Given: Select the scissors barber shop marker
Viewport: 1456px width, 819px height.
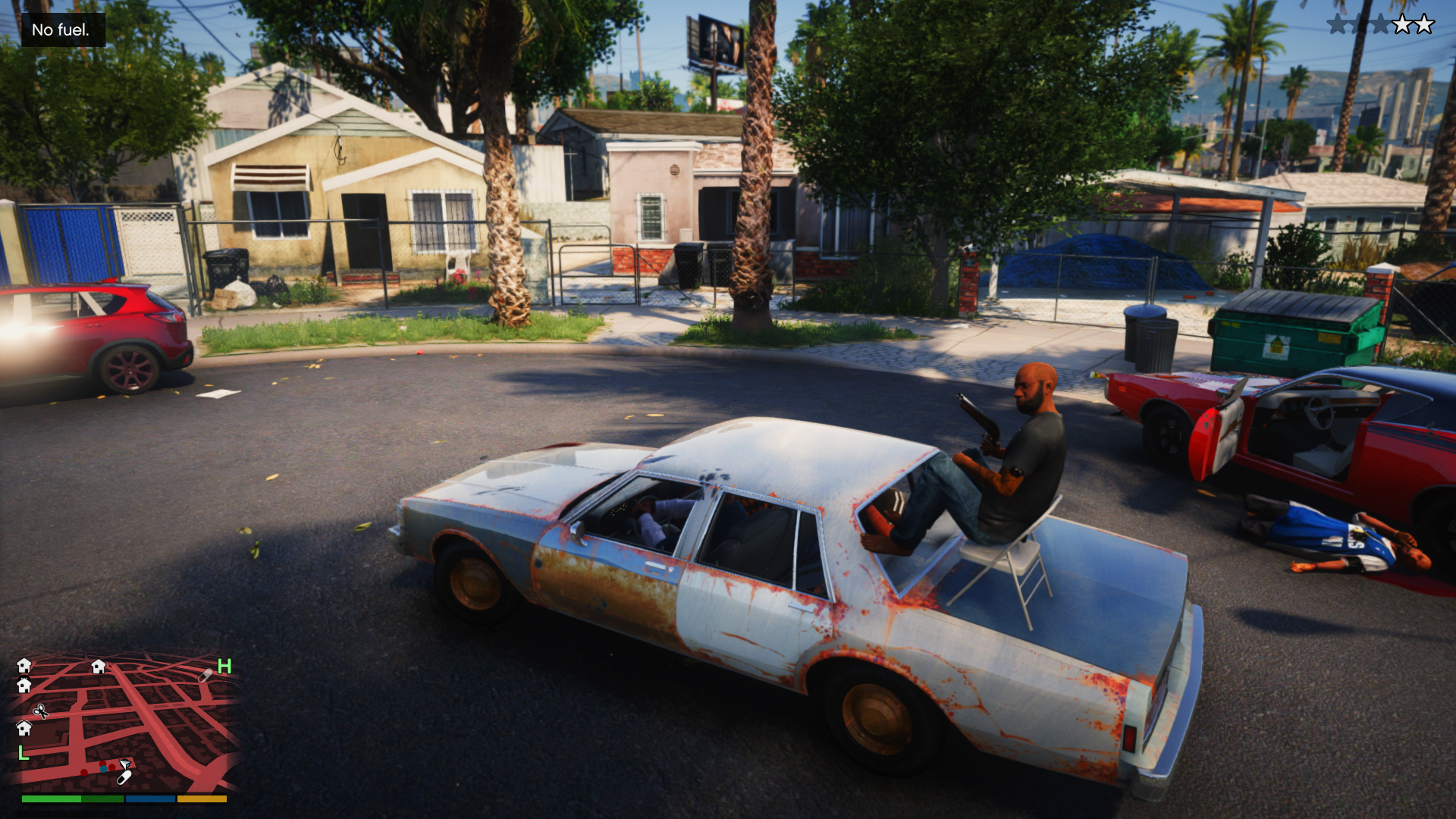Looking at the screenshot, I should point(40,711).
